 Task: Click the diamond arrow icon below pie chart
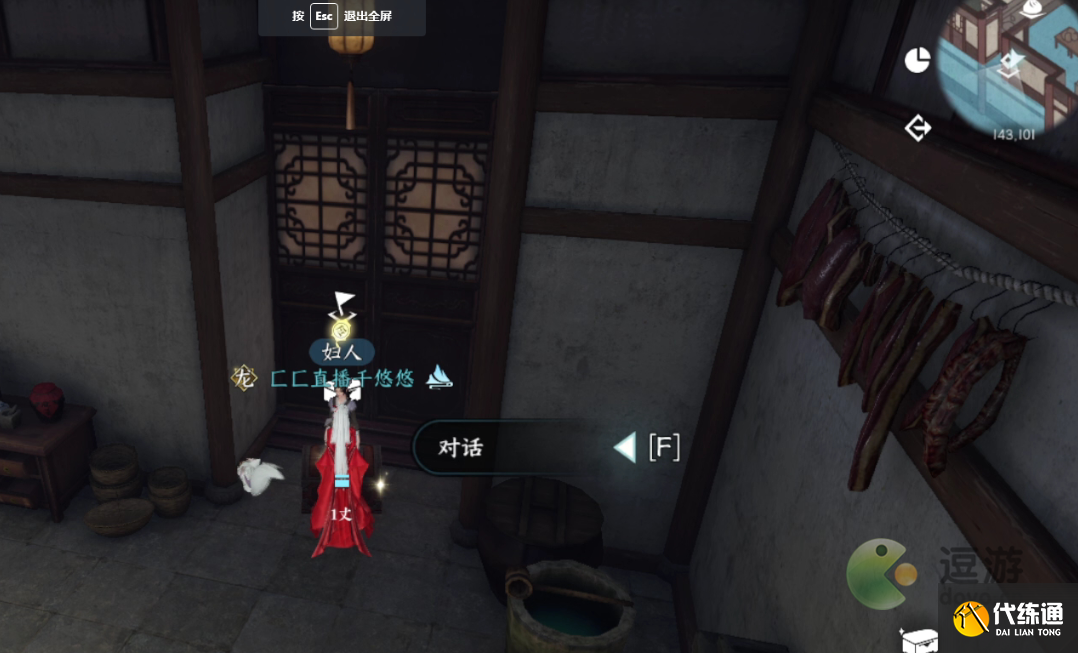point(917,128)
